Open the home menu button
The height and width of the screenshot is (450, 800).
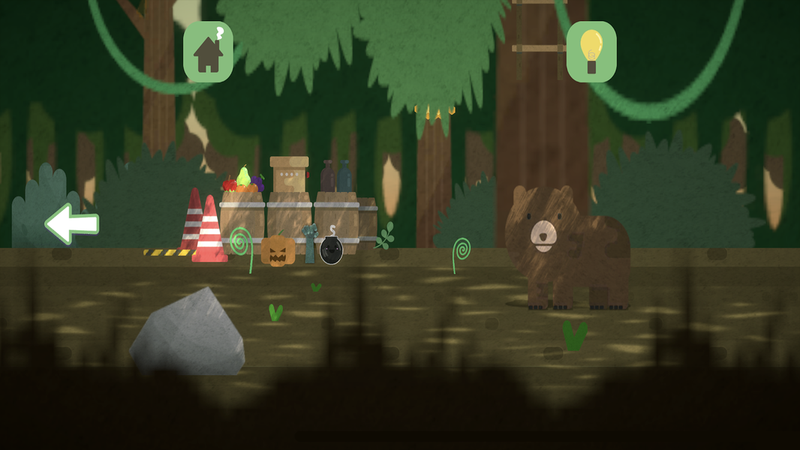tap(208, 52)
